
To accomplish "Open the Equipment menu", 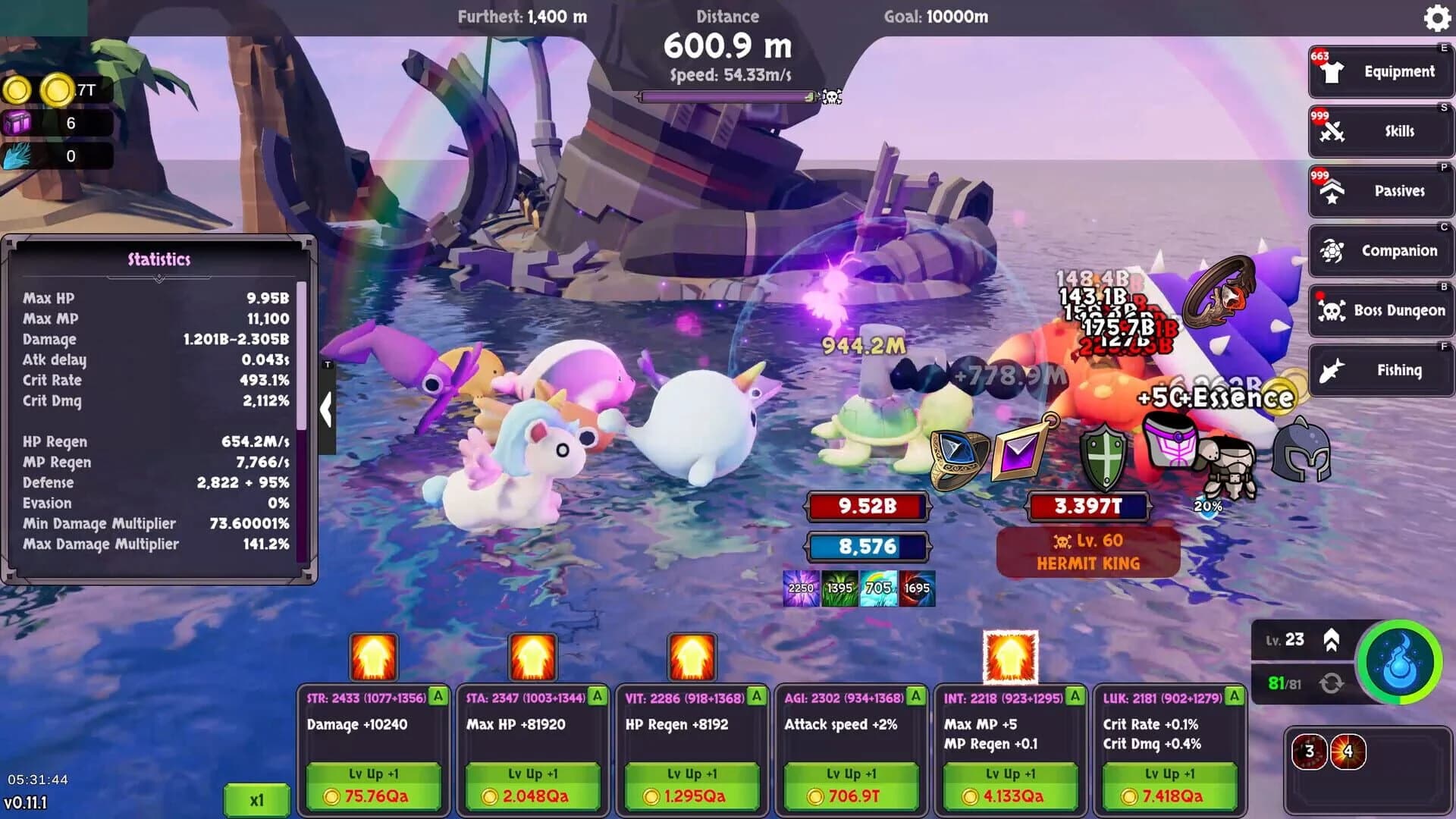I will point(1380,71).
